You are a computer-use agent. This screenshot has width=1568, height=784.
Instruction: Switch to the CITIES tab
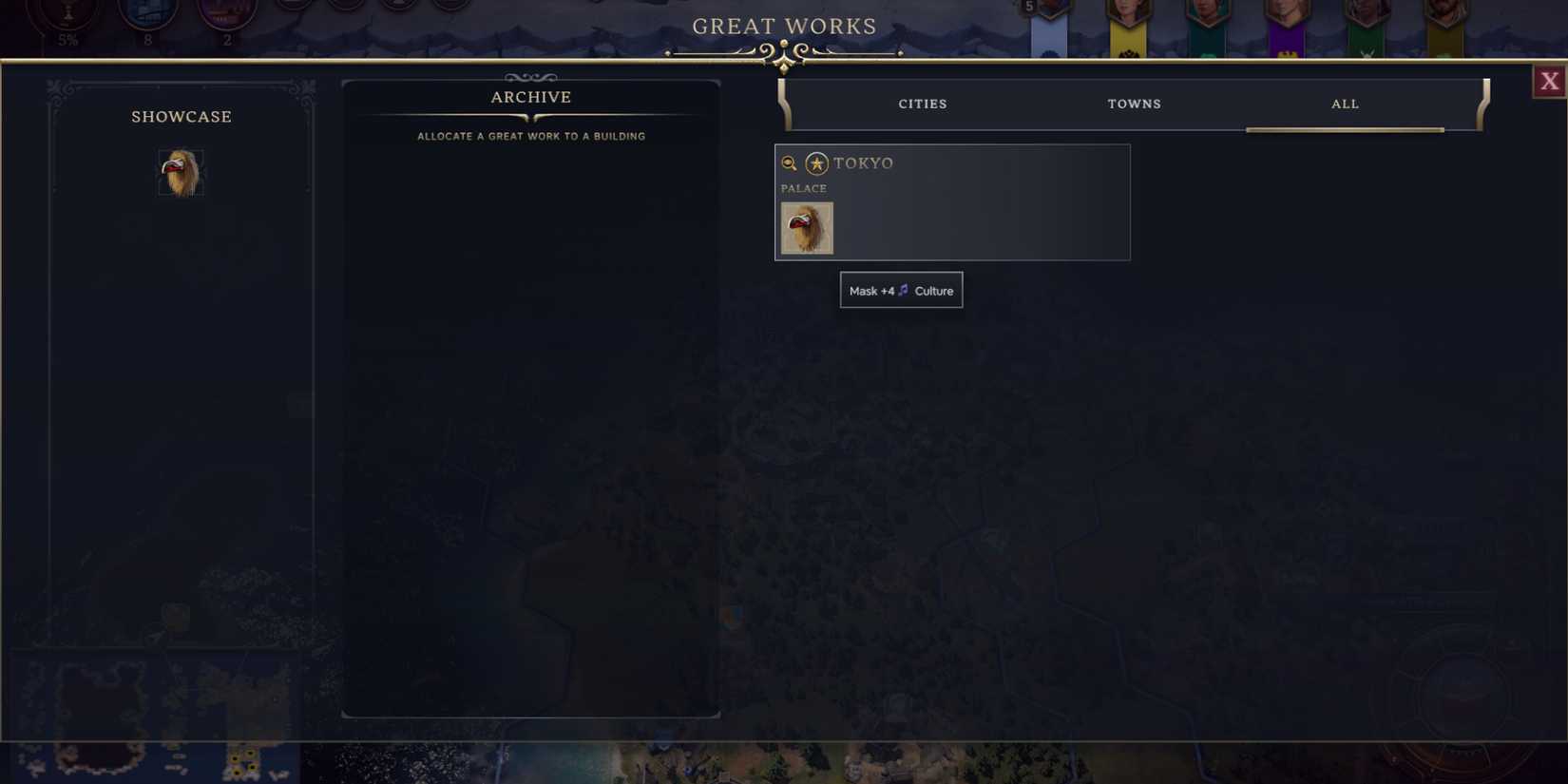pos(922,104)
